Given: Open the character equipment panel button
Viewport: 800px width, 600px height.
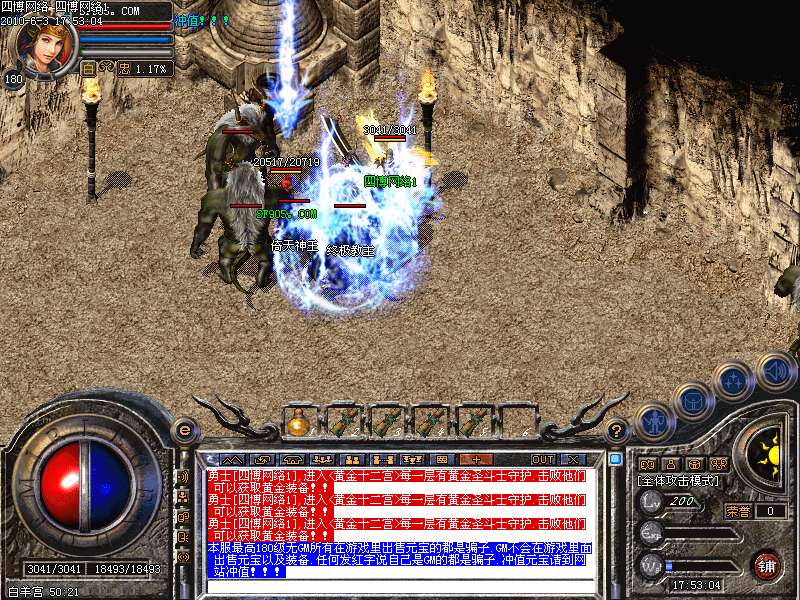Looking at the screenshot, I should coord(653,422).
